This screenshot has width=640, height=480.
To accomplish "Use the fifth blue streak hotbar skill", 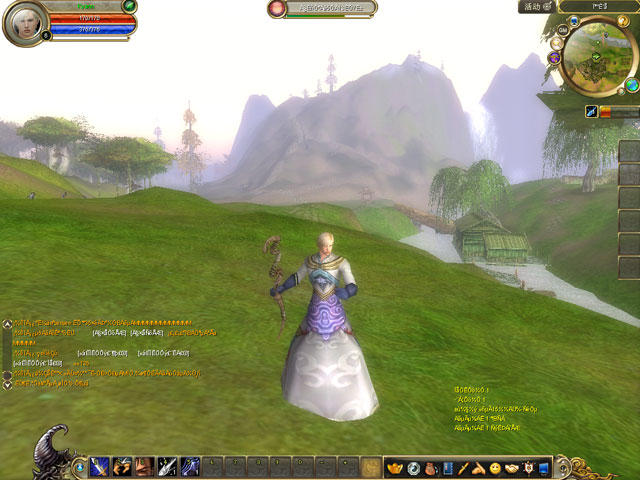I will pyautogui.click(x=190, y=466).
